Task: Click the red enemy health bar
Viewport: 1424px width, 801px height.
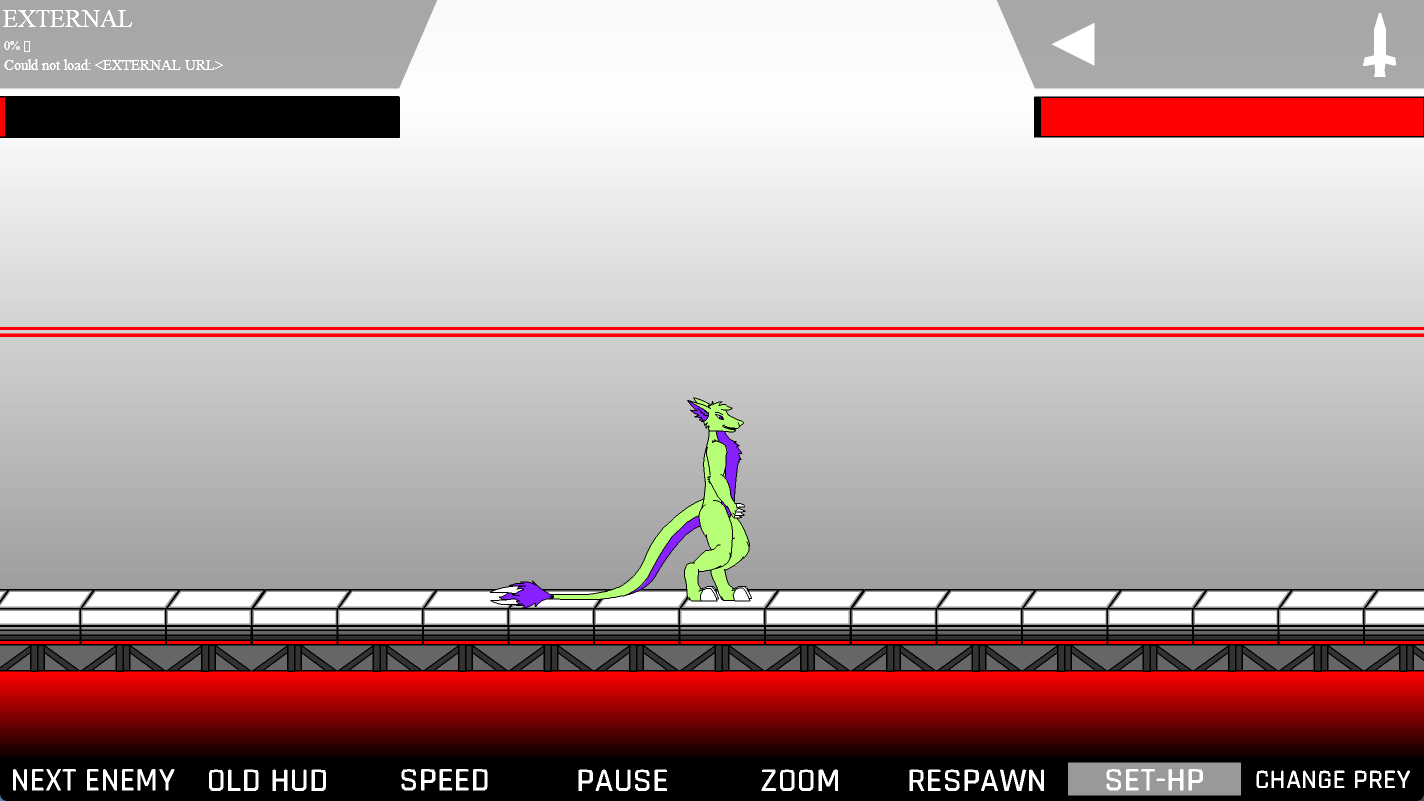Action: (x=1230, y=117)
